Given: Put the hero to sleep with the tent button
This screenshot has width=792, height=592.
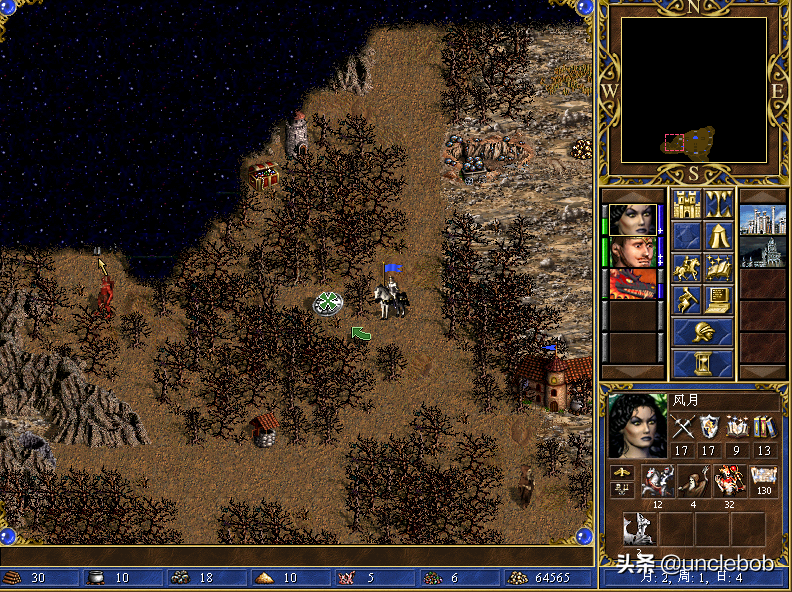Looking at the screenshot, I should 718,237.
